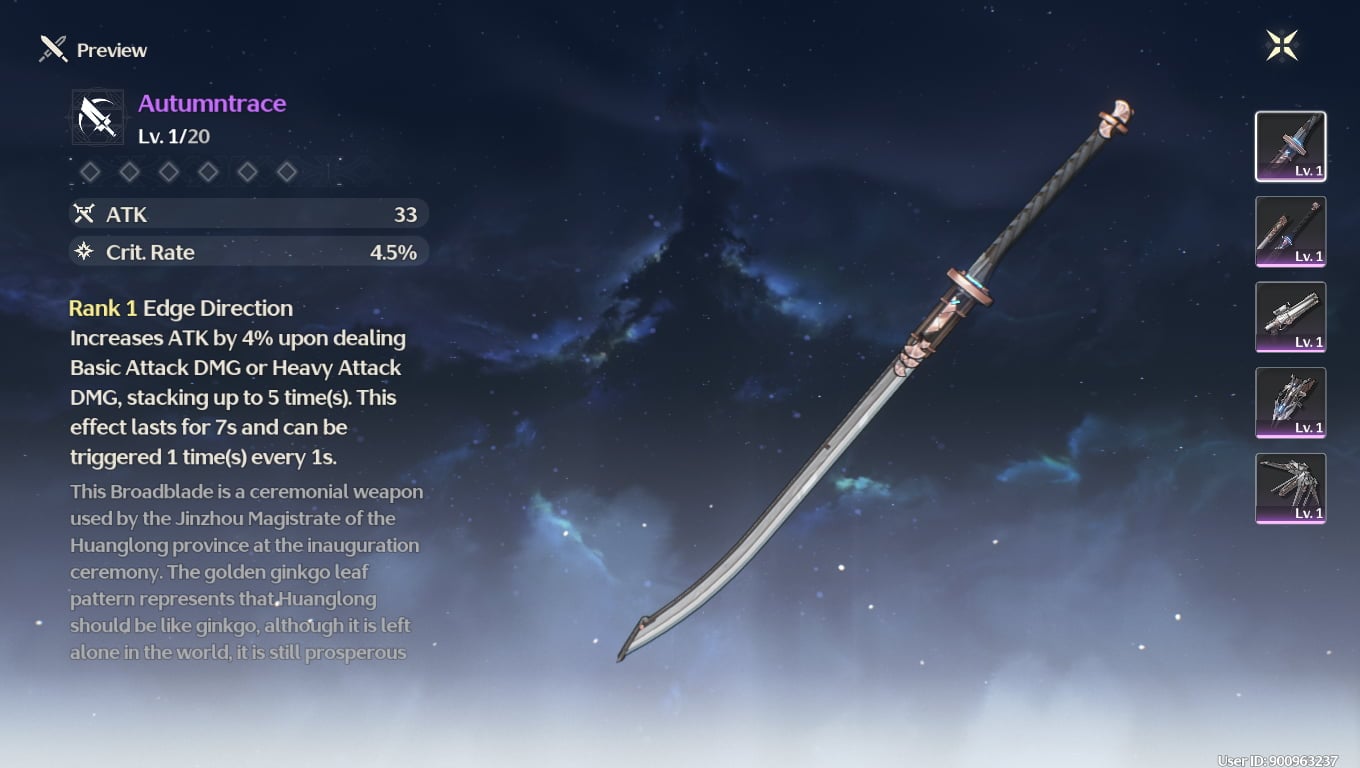Click the ATK stat icon
This screenshot has height=768, width=1360.
(86, 213)
